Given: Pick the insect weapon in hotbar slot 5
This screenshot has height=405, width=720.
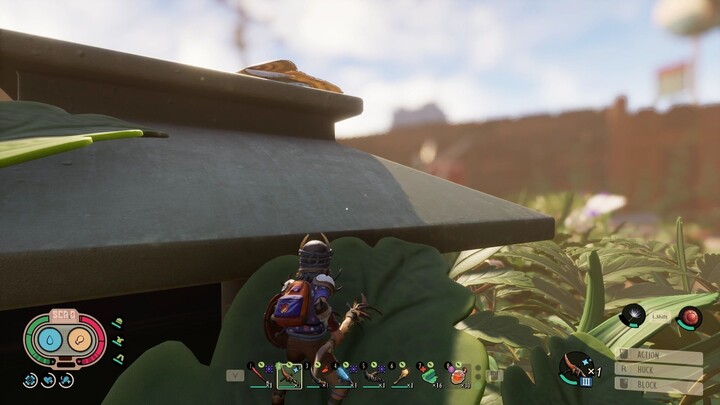Looking at the screenshot, I should [373, 375].
